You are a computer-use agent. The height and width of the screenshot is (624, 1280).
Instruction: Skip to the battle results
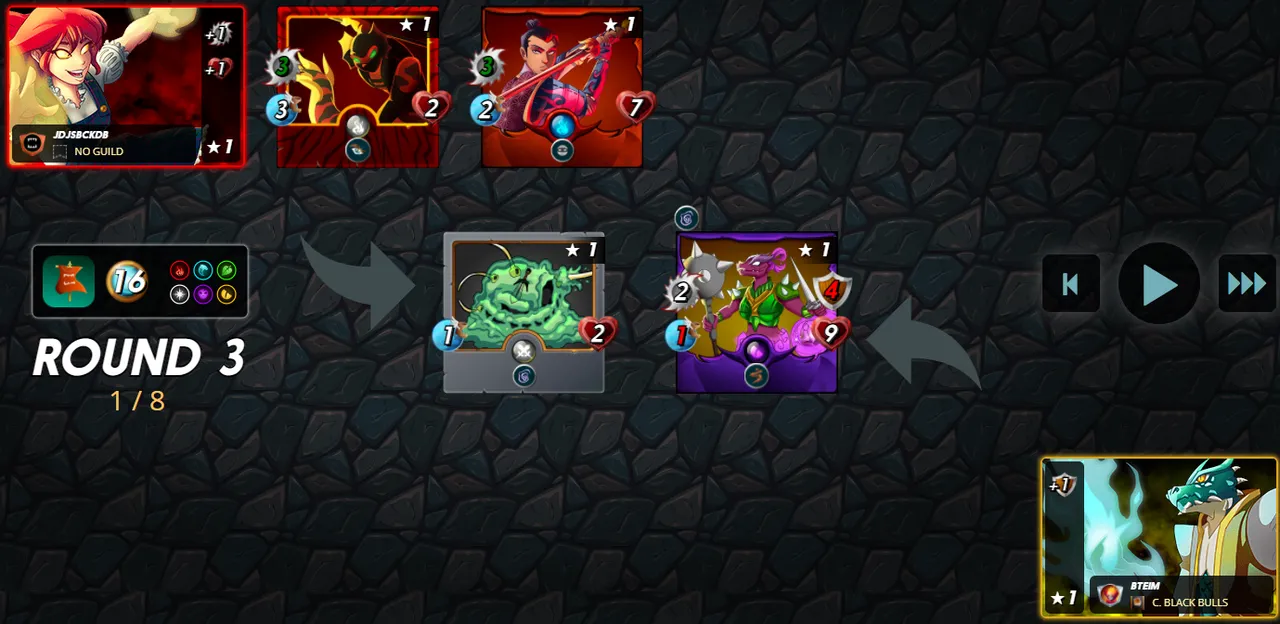(1246, 284)
